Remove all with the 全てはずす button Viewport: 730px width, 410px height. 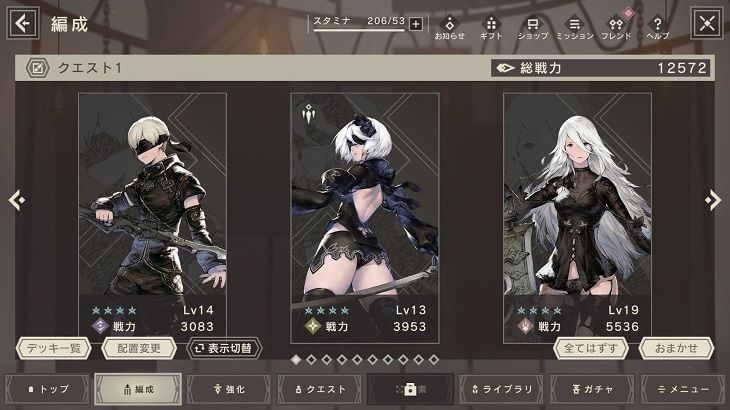(591, 348)
